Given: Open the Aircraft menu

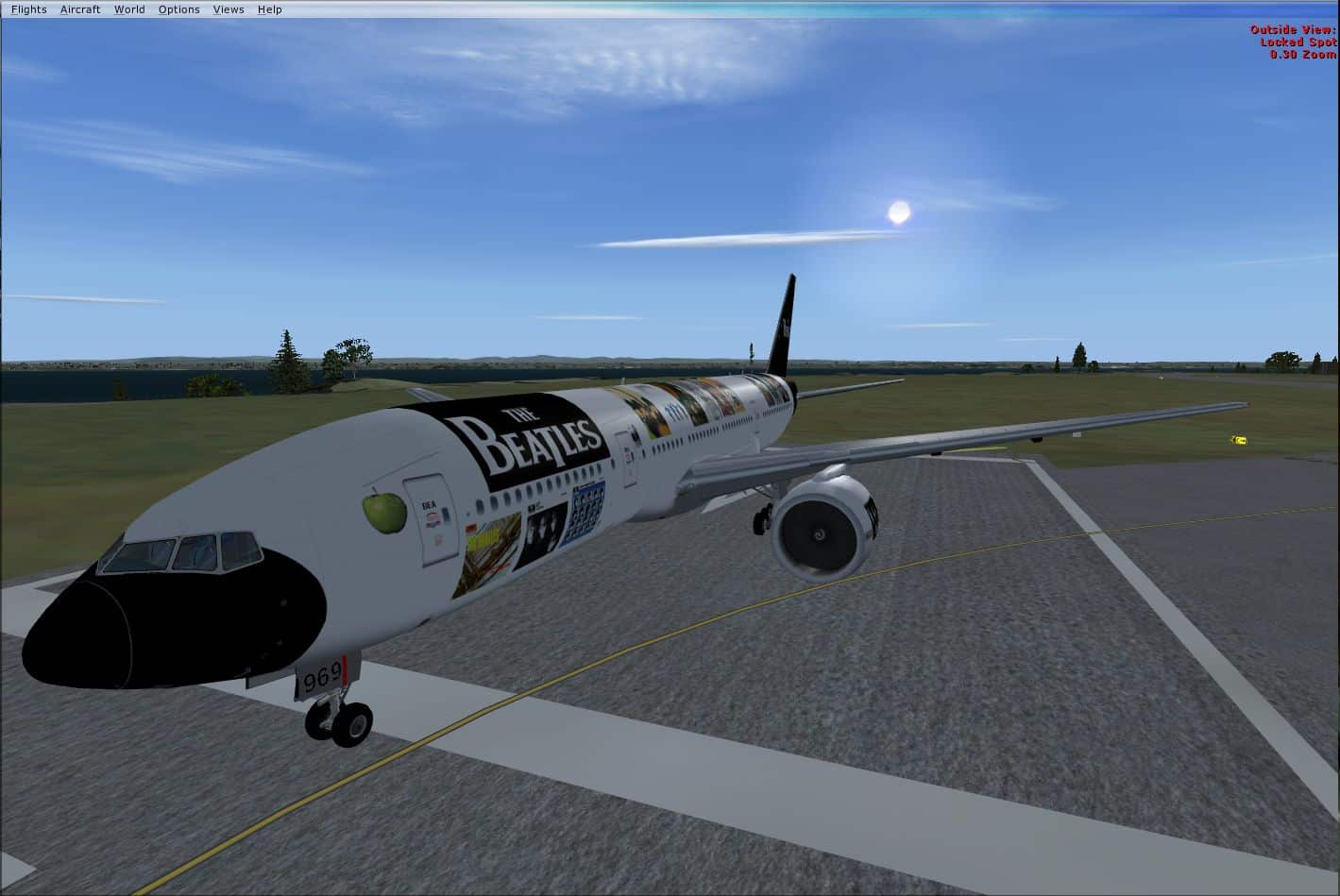Looking at the screenshot, I should pos(79,8).
